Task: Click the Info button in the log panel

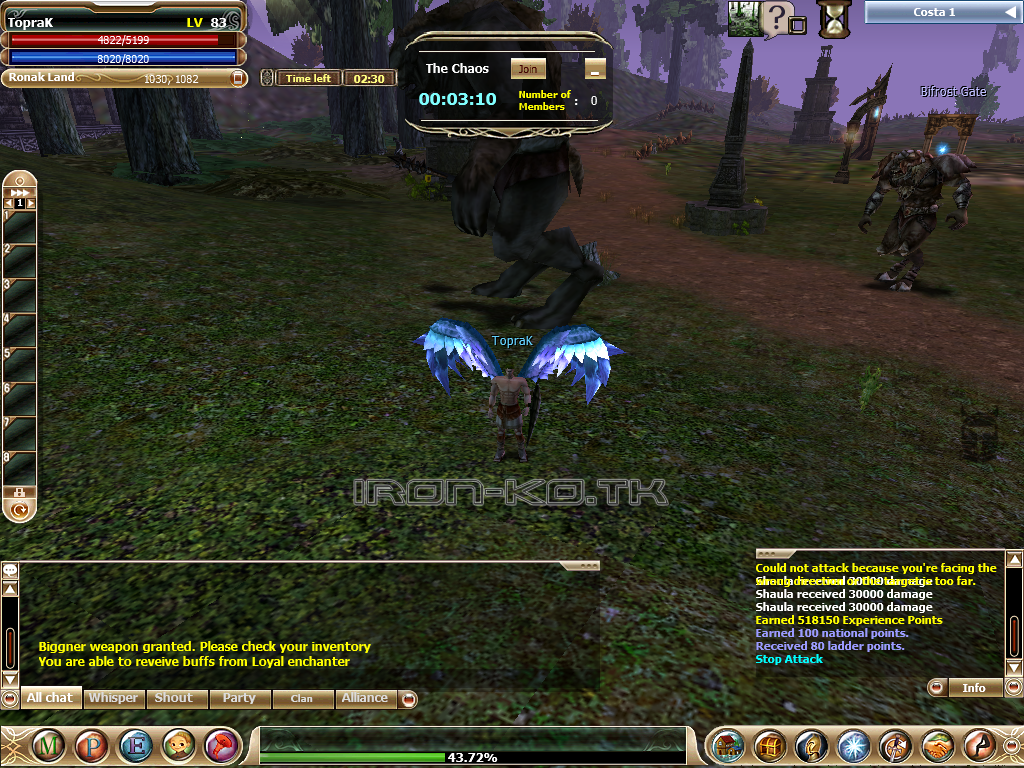Action: pos(973,688)
